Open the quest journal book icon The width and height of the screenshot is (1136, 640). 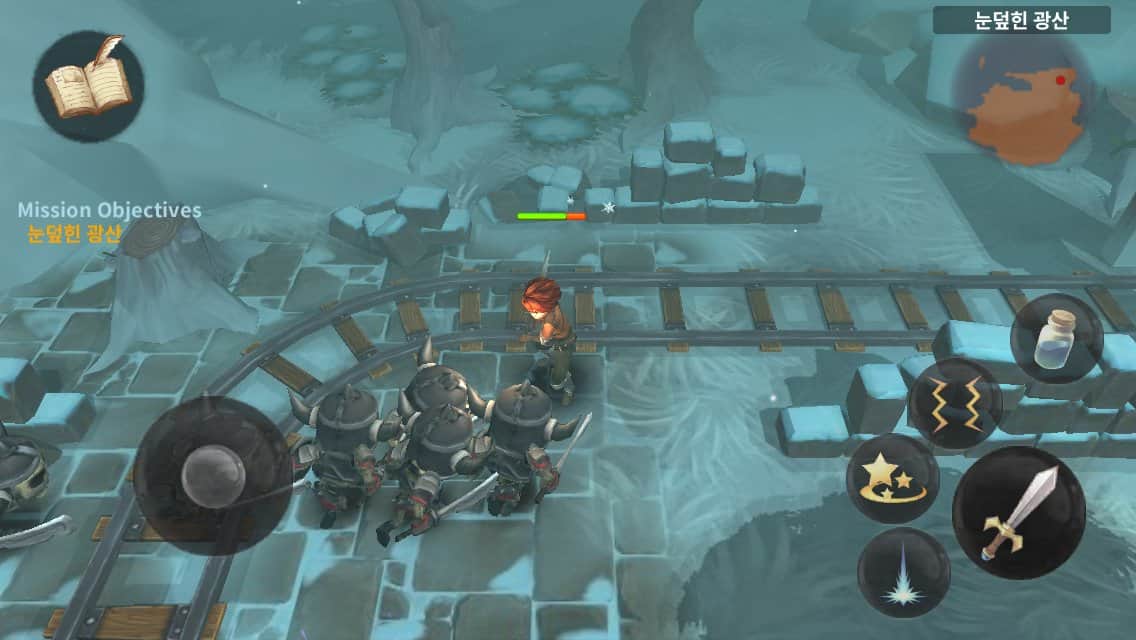coord(88,86)
